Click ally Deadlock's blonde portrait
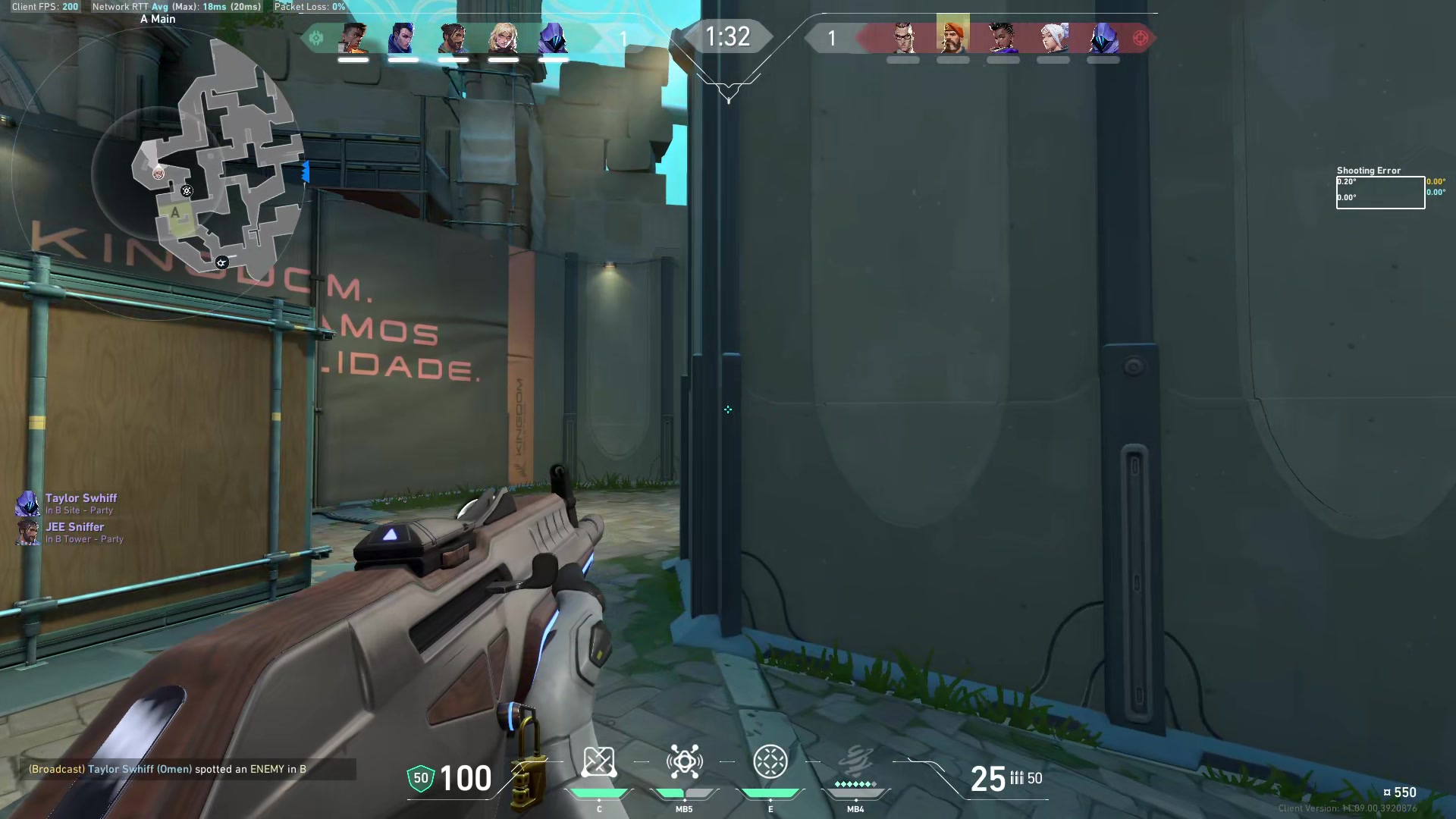 tap(503, 38)
